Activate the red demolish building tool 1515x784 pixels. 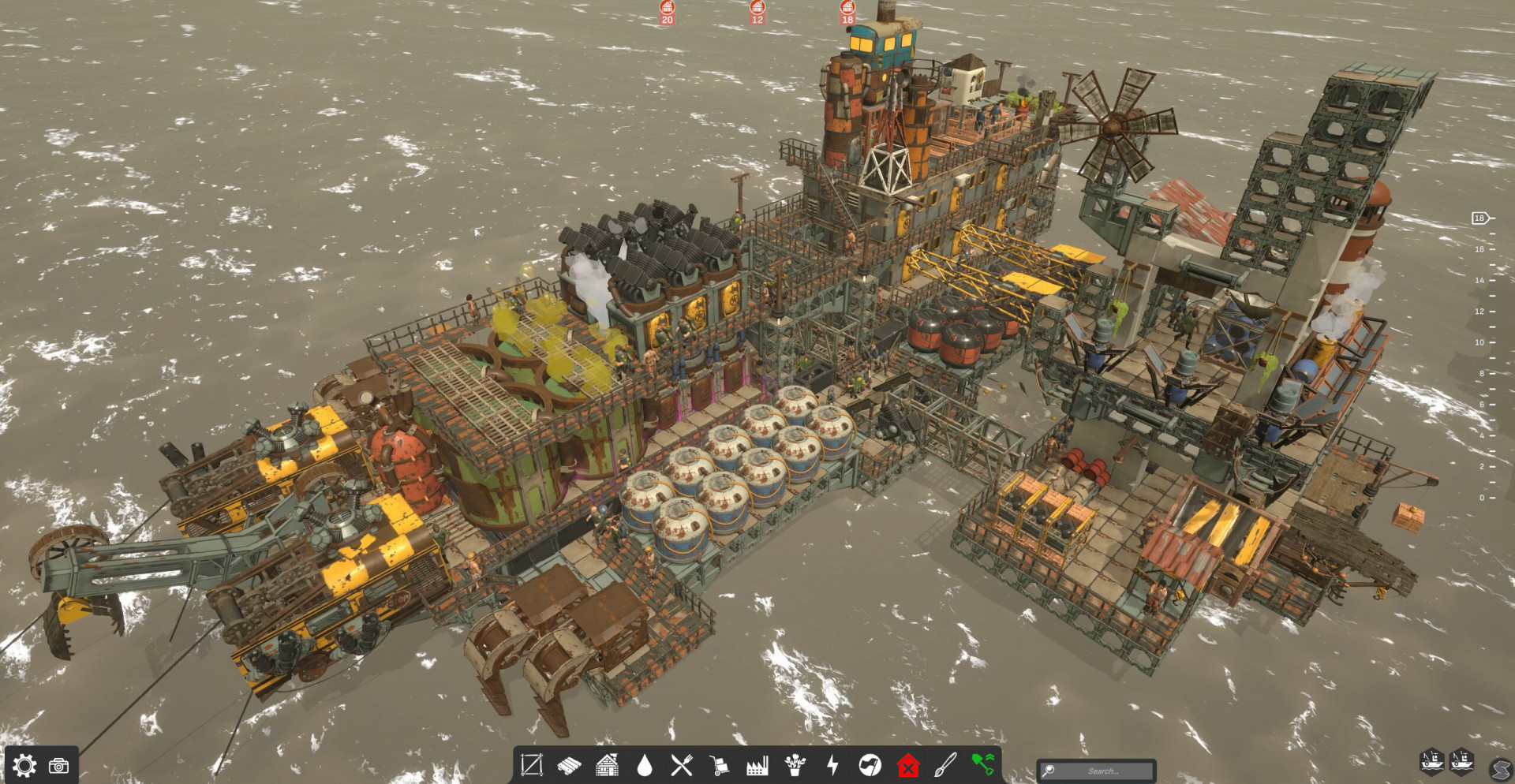pyautogui.click(x=908, y=765)
